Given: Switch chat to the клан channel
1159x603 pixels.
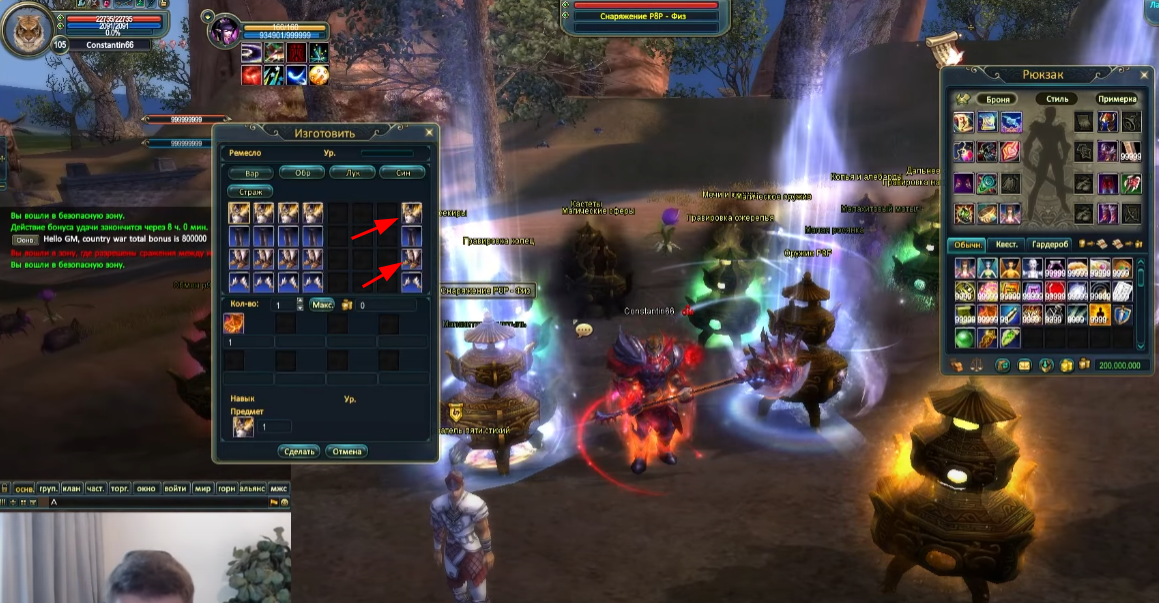Looking at the screenshot, I should [71, 488].
